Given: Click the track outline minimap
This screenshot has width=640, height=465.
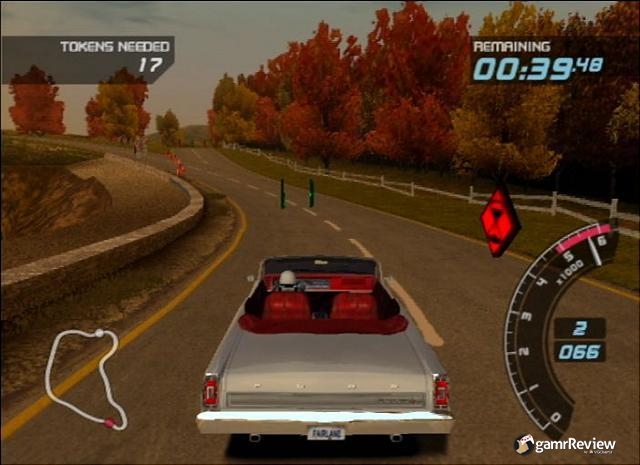Looking at the screenshot, I should tap(83, 377).
